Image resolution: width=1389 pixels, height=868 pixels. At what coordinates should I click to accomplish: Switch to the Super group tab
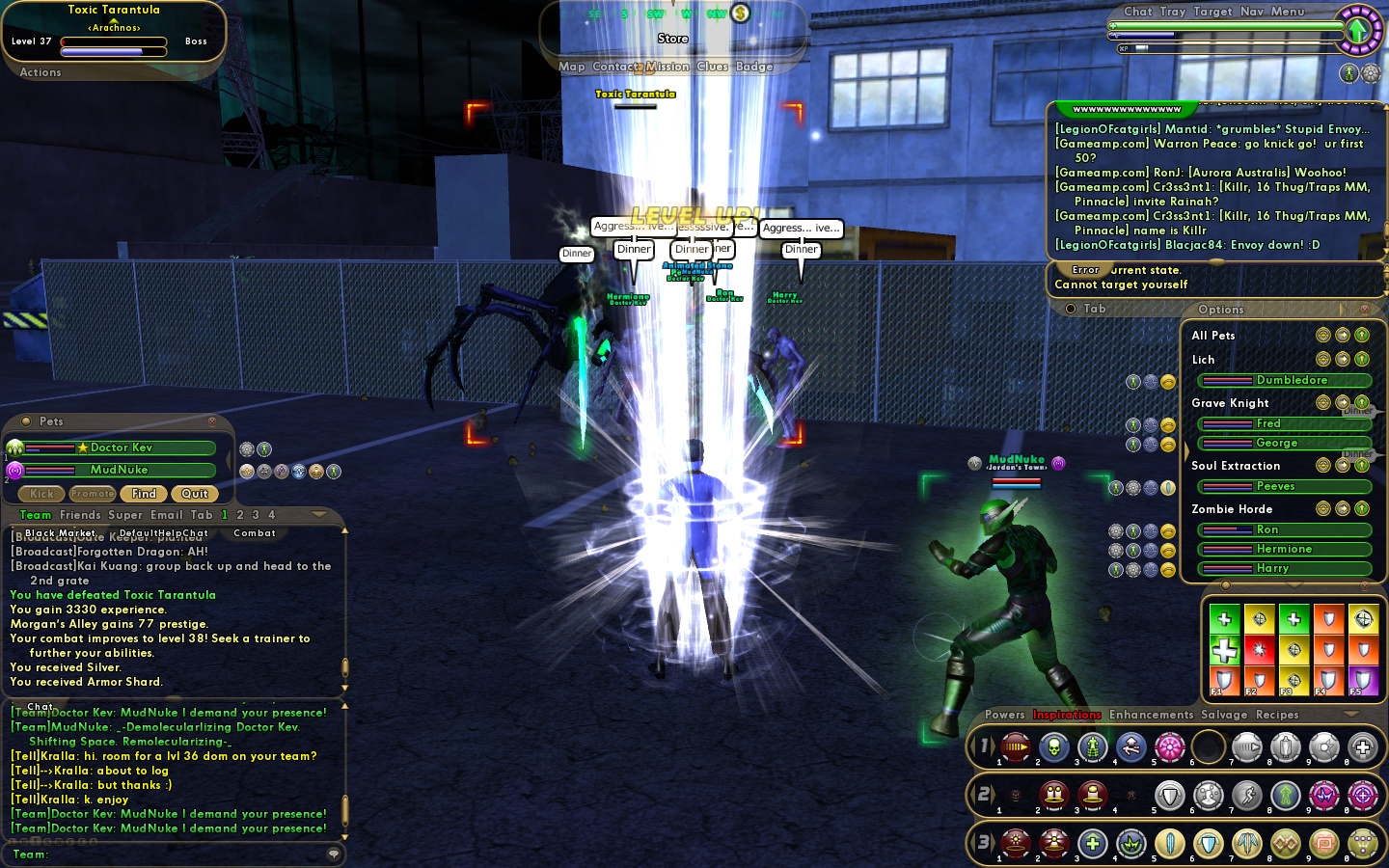click(125, 515)
